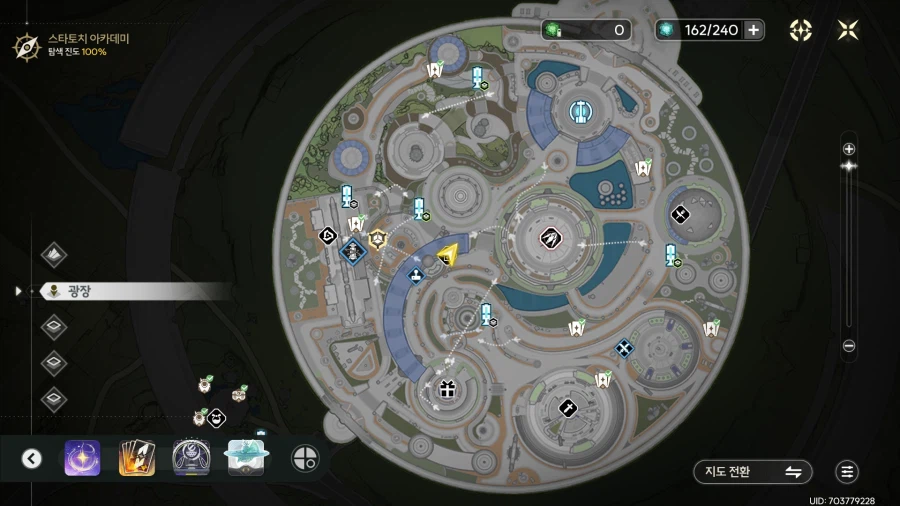The height and width of the screenshot is (506, 900).
Task: Open the crescent dome icon in the bottom bar
Action: click(191, 458)
